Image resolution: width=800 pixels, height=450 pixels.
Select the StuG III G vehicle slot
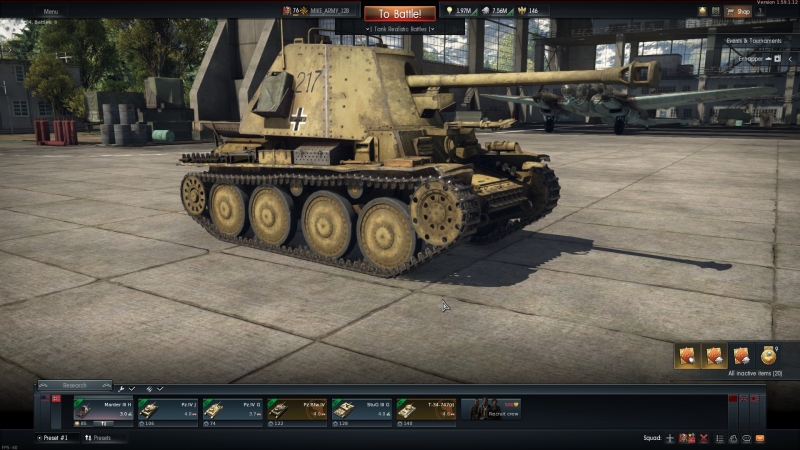coord(361,410)
